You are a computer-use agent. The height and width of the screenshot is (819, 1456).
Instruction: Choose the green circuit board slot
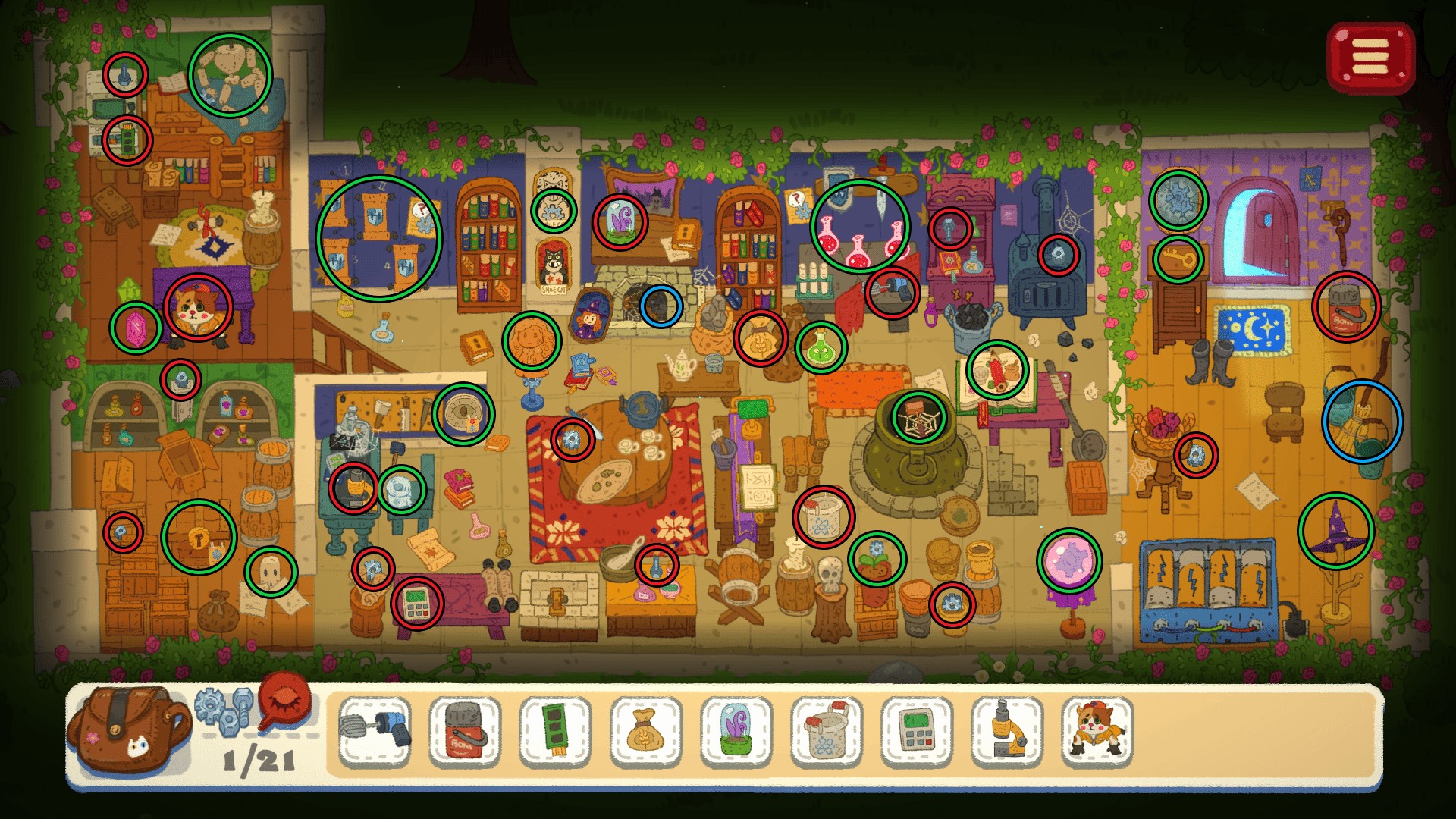click(555, 731)
